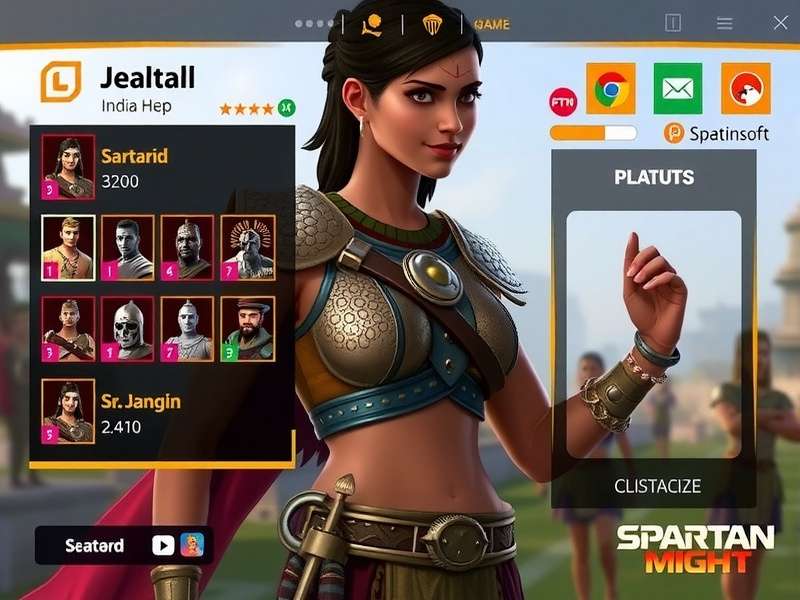Select the crossed-arms warrior portrait
The height and width of the screenshot is (600, 800).
68,328
